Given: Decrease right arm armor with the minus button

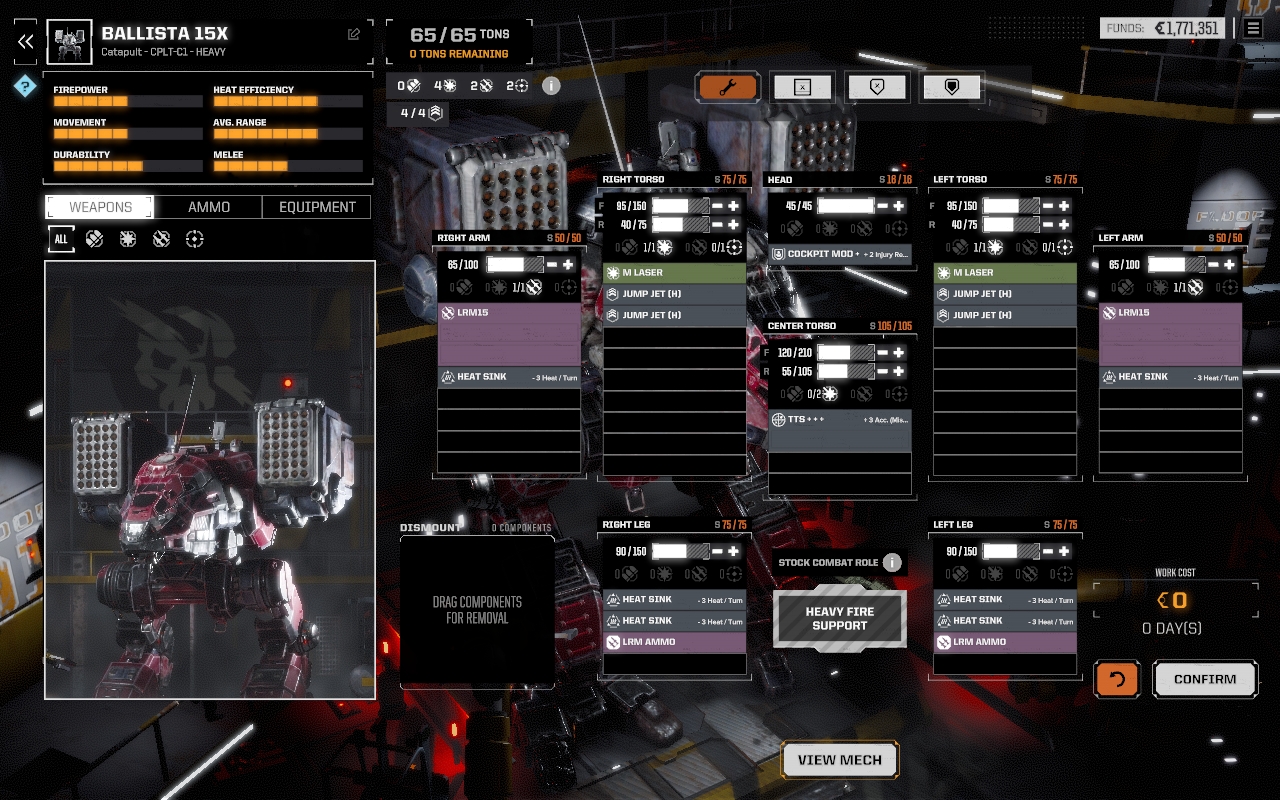Looking at the screenshot, I should tap(552, 265).
